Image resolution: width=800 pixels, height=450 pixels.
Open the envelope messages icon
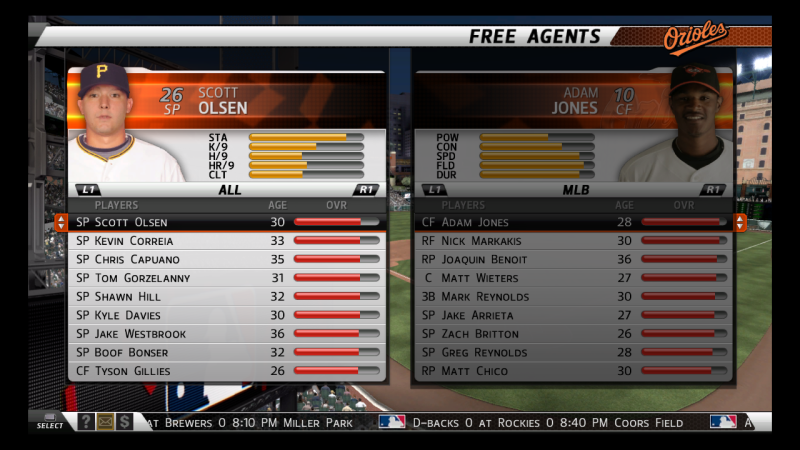click(105, 422)
